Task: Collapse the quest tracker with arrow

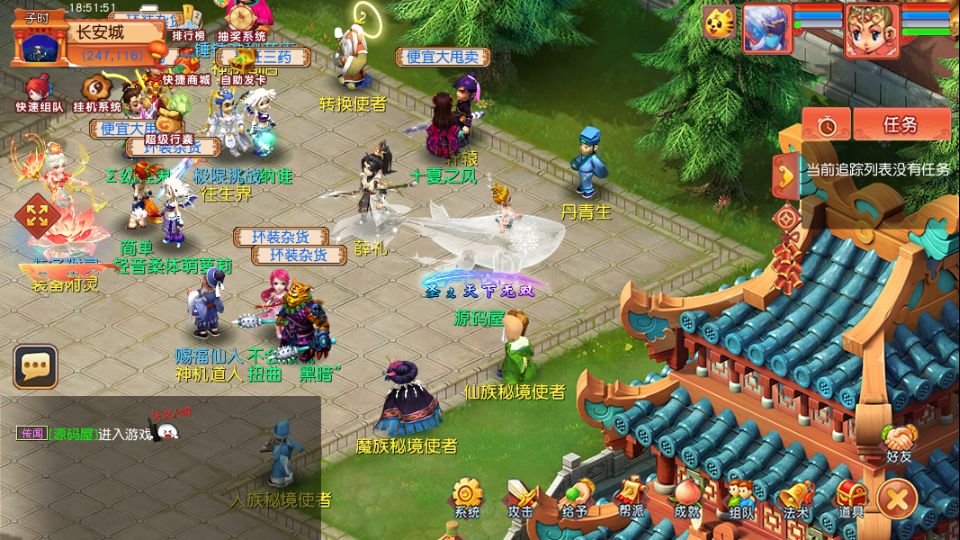Action: (787, 173)
